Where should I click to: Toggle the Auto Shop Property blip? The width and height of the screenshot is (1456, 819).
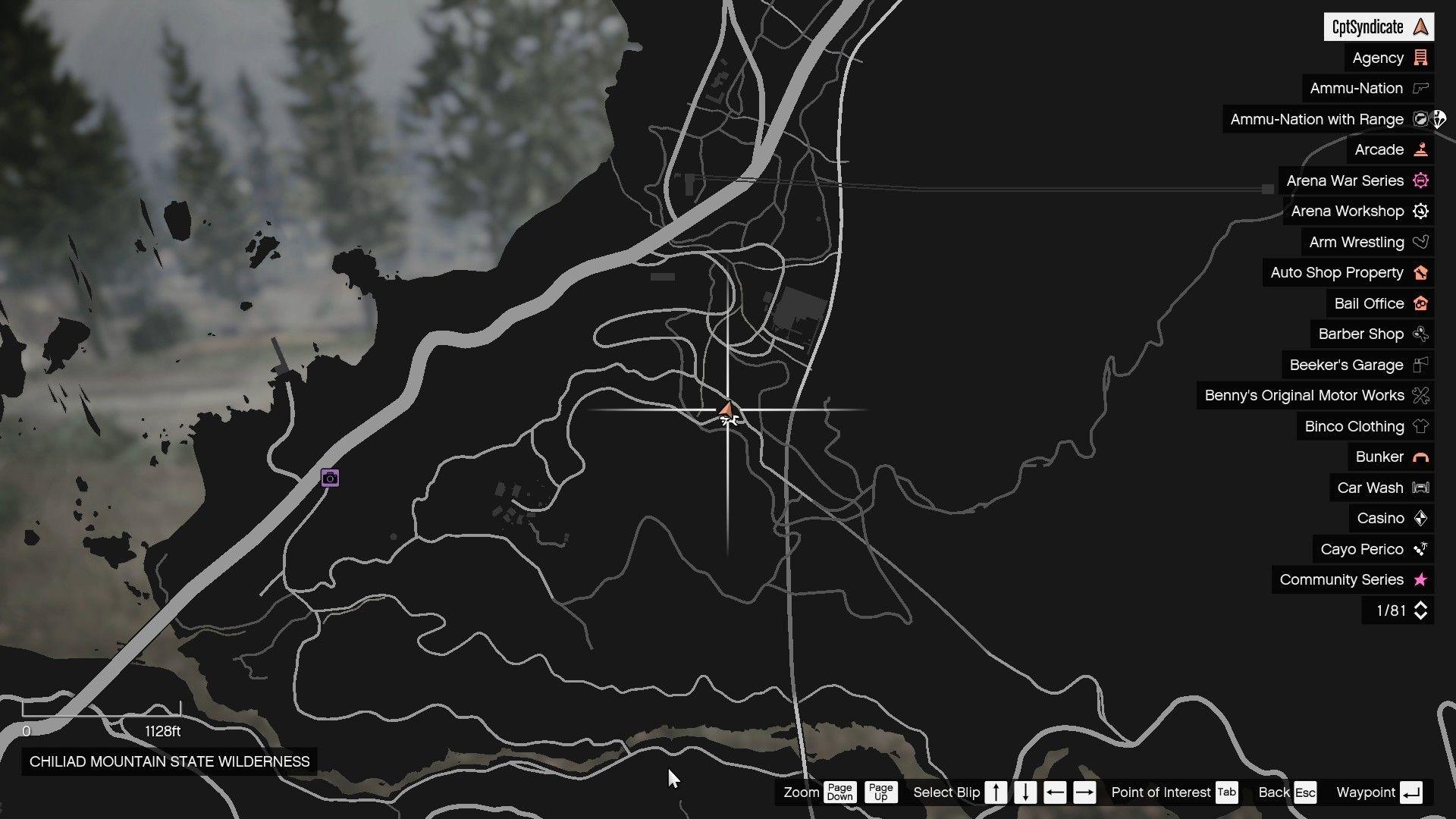pyautogui.click(x=1420, y=272)
